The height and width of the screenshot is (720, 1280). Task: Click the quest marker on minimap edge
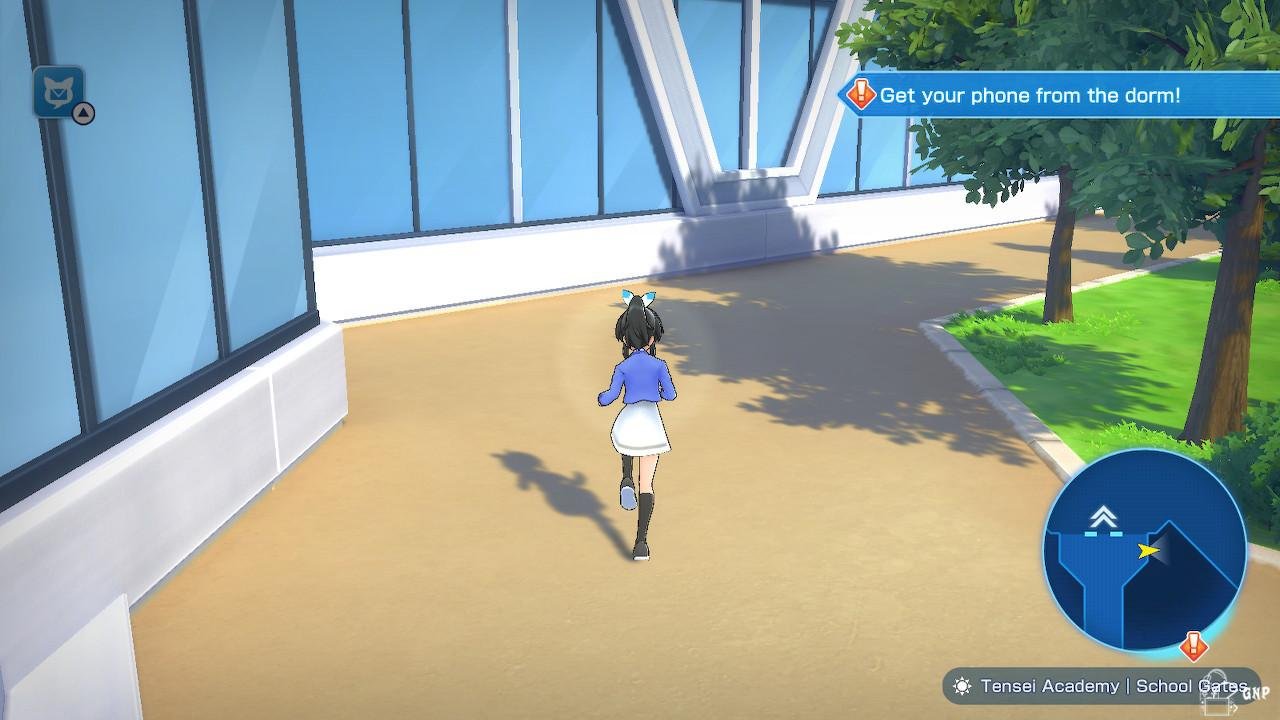[x=1192, y=645]
